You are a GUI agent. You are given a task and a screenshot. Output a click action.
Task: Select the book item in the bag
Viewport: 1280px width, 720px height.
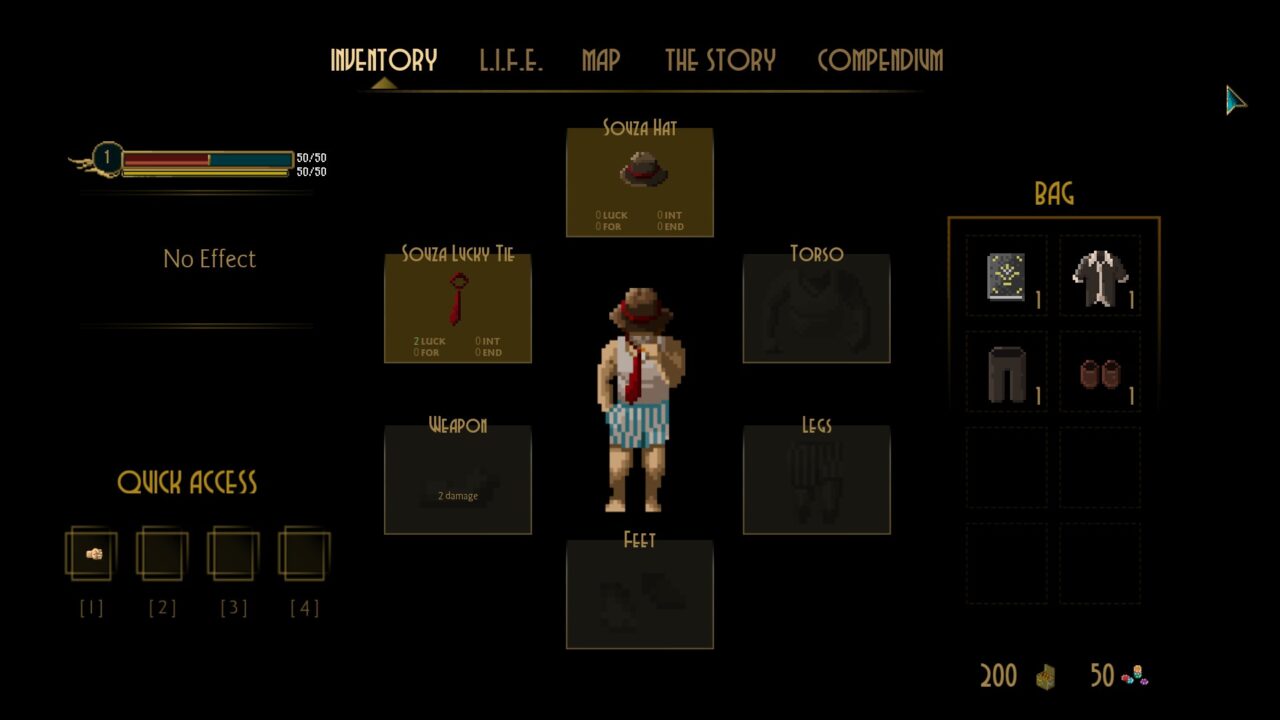pos(1006,276)
